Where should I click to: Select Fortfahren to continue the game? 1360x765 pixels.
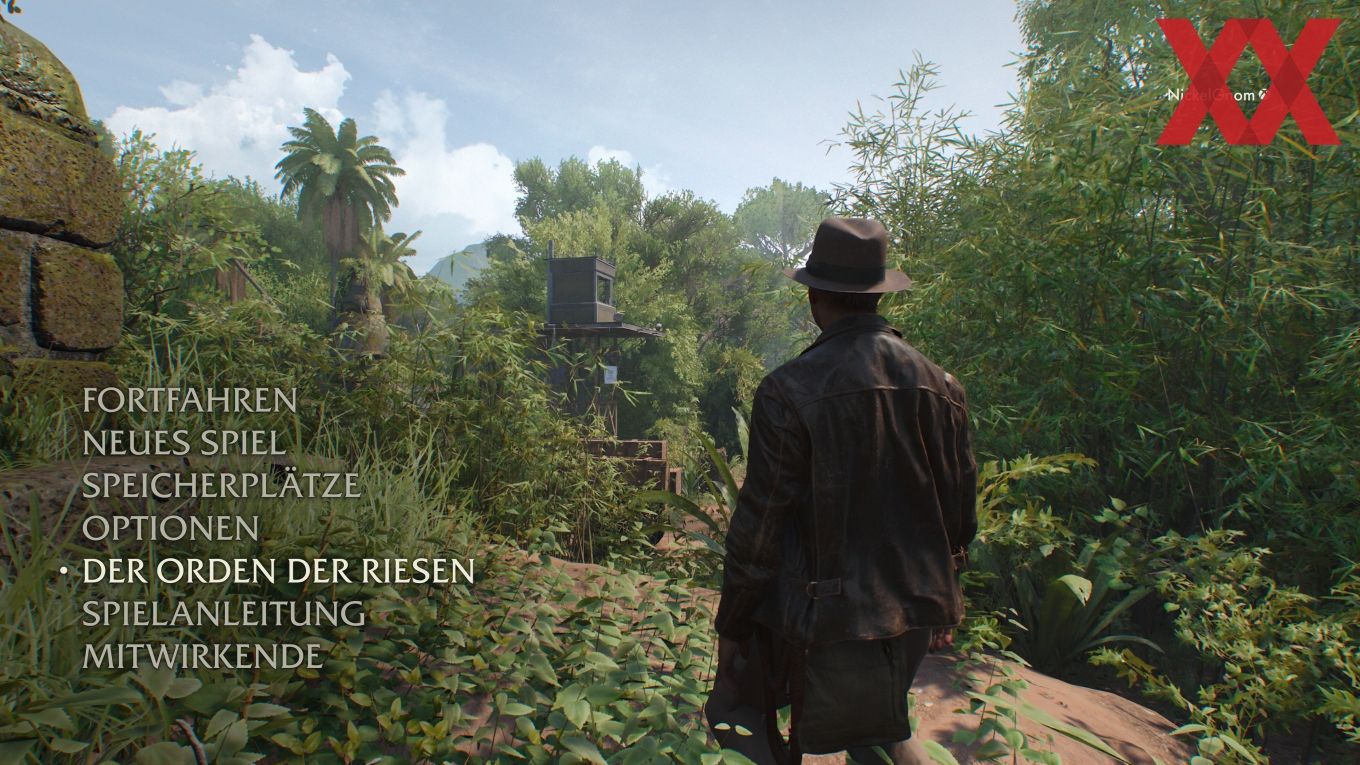click(x=190, y=400)
